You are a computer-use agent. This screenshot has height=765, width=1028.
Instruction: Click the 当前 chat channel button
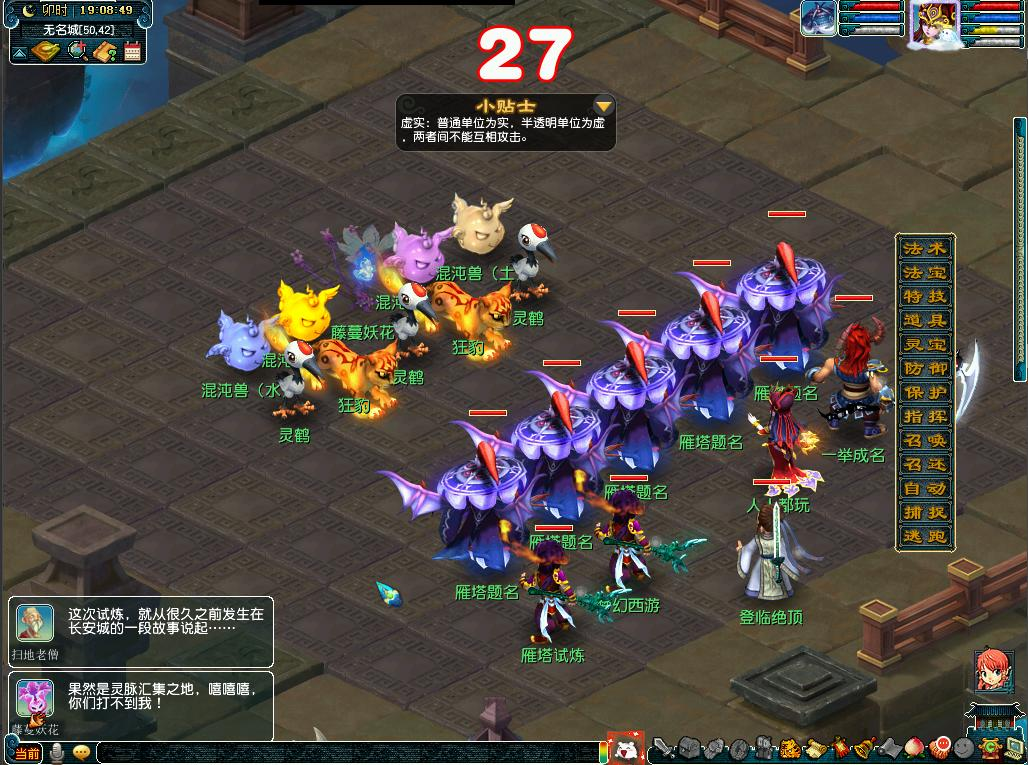point(27,753)
